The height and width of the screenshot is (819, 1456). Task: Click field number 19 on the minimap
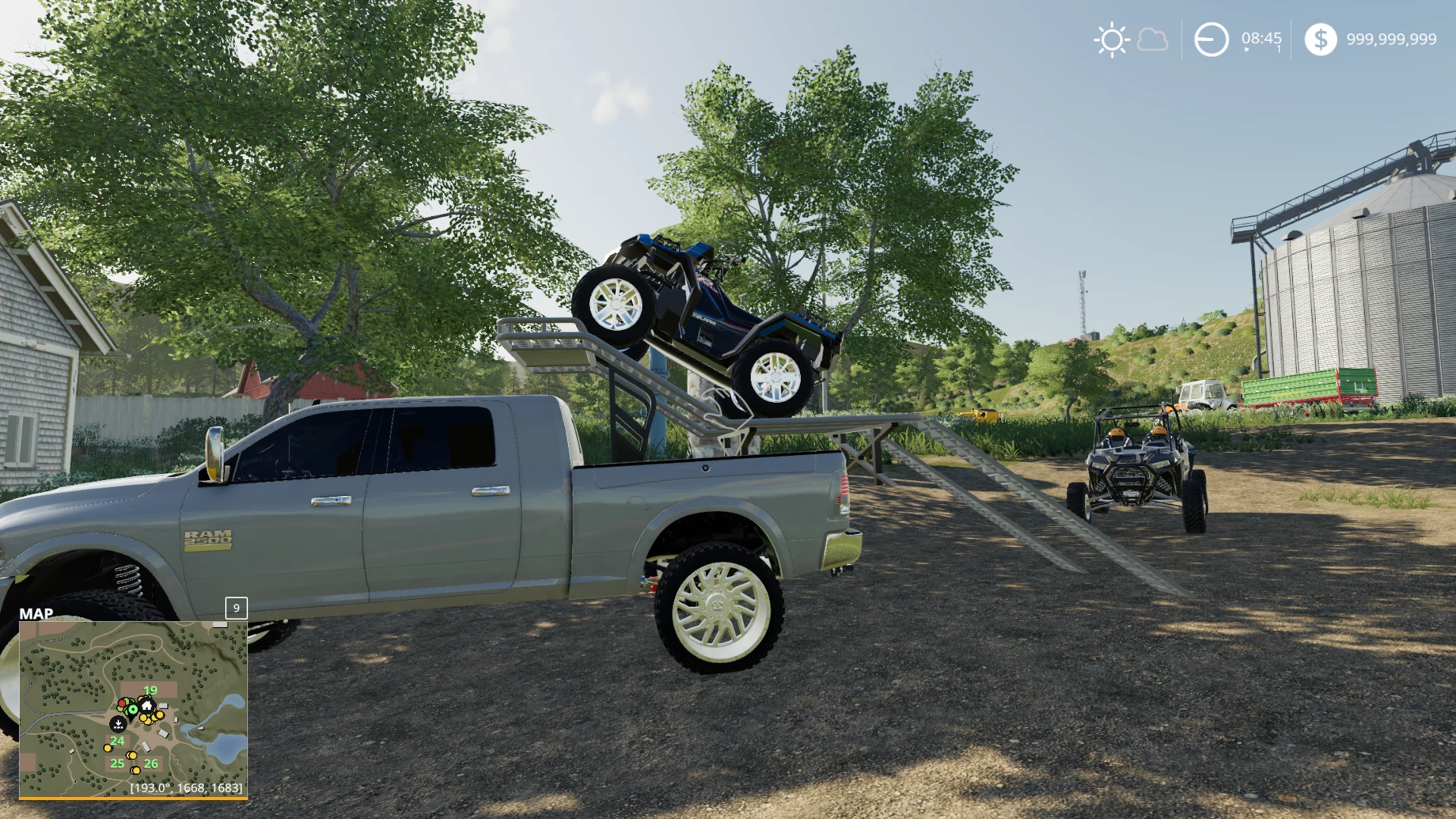coord(150,690)
